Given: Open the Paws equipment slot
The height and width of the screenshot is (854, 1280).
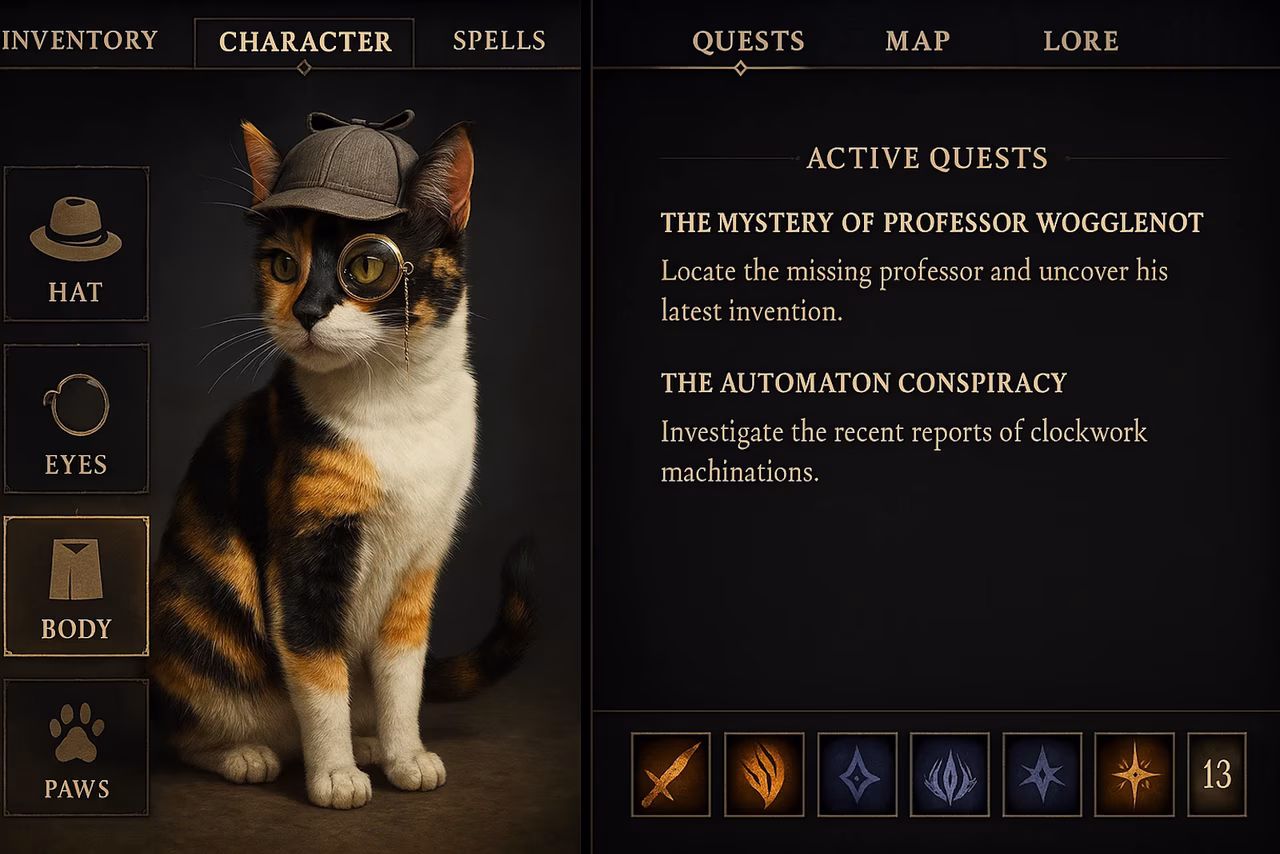Looking at the screenshot, I should coord(77,750).
